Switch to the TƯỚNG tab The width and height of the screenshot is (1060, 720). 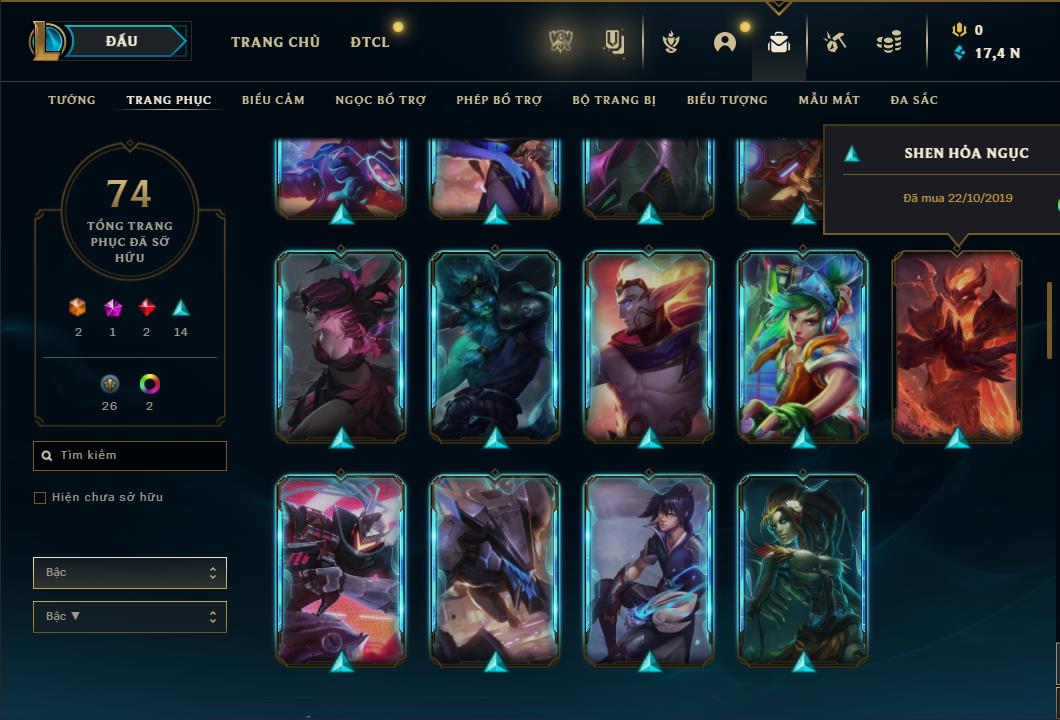click(x=72, y=100)
